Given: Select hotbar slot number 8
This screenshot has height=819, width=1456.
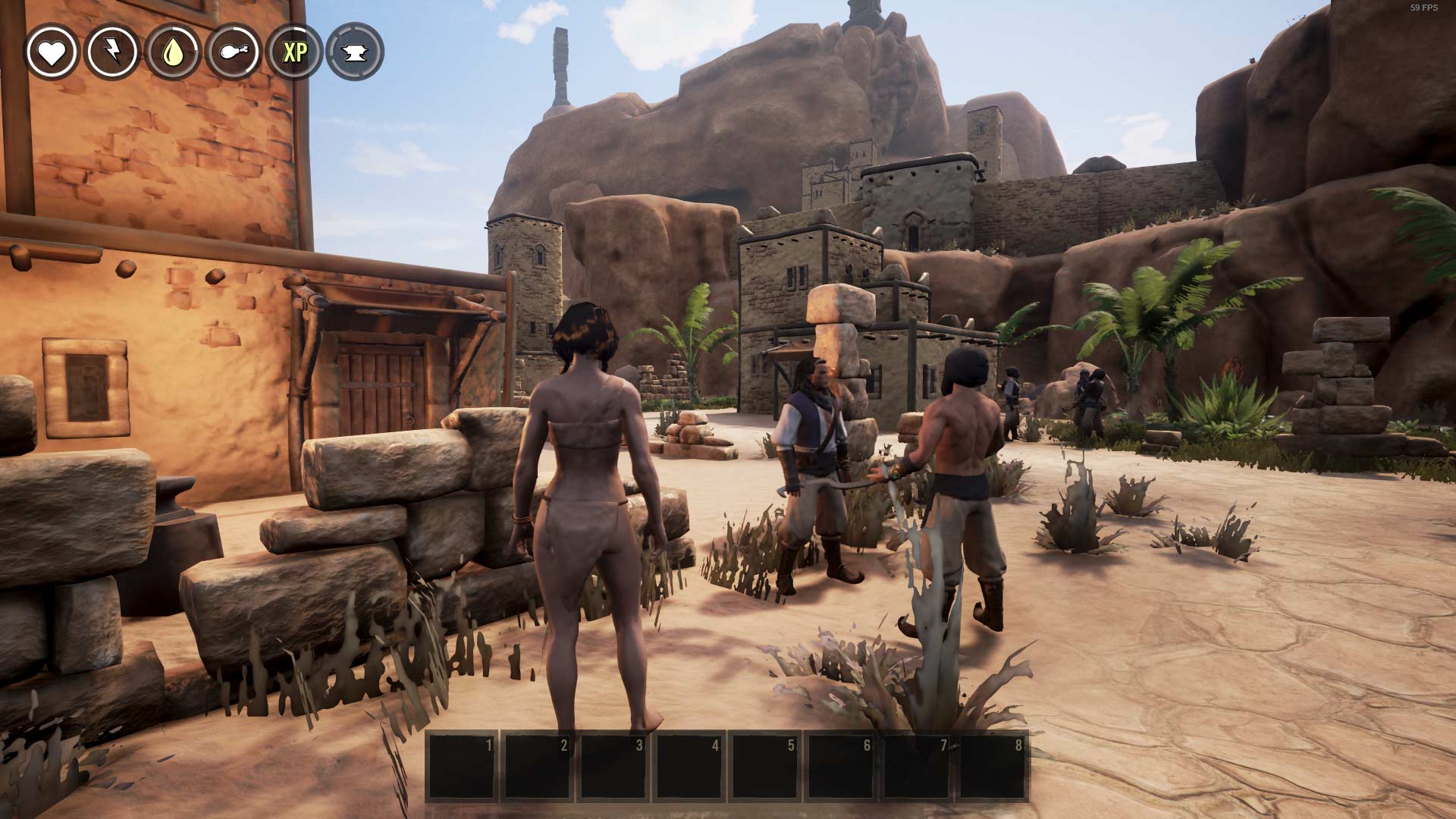Looking at the screenshot, I should 993,766.
